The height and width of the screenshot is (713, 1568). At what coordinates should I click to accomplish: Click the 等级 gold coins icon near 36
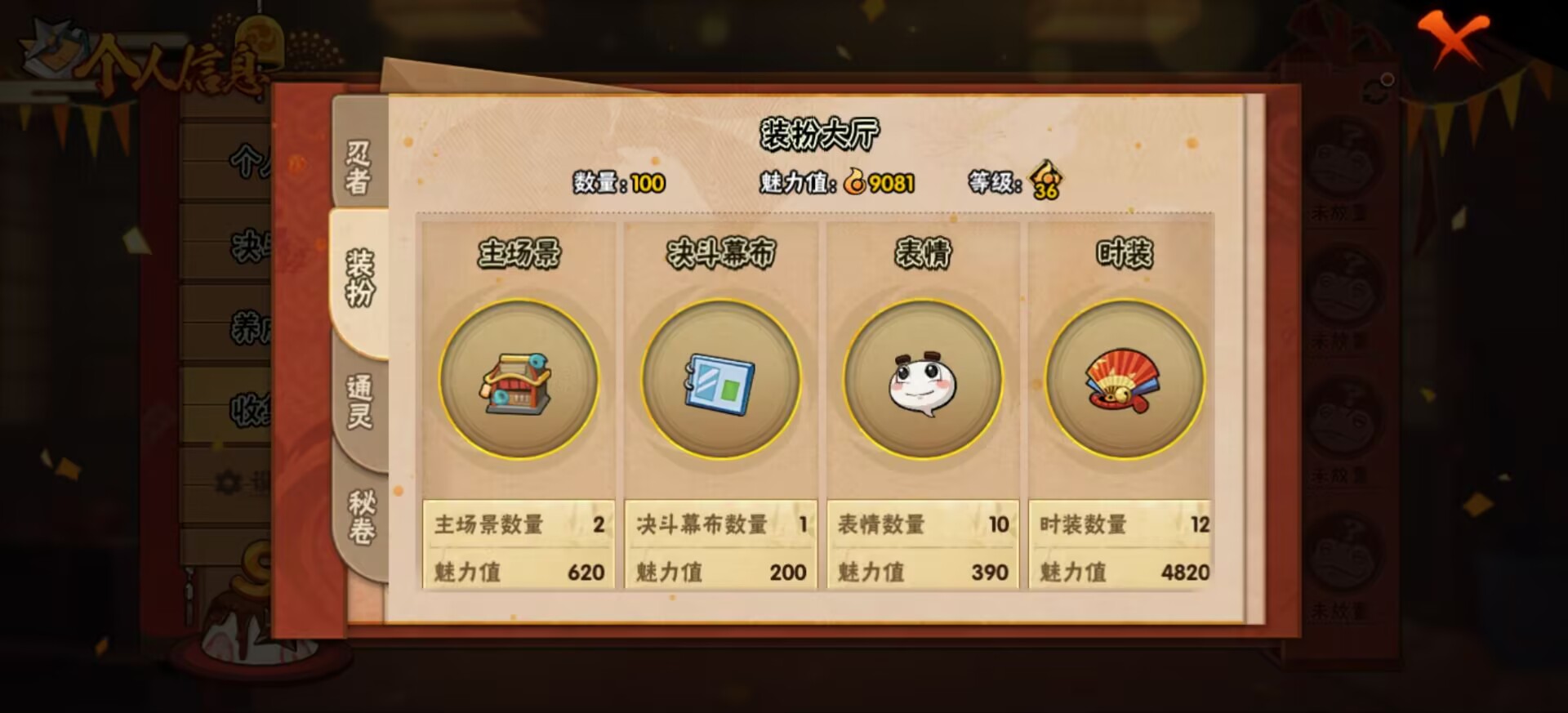[1043, 181]
